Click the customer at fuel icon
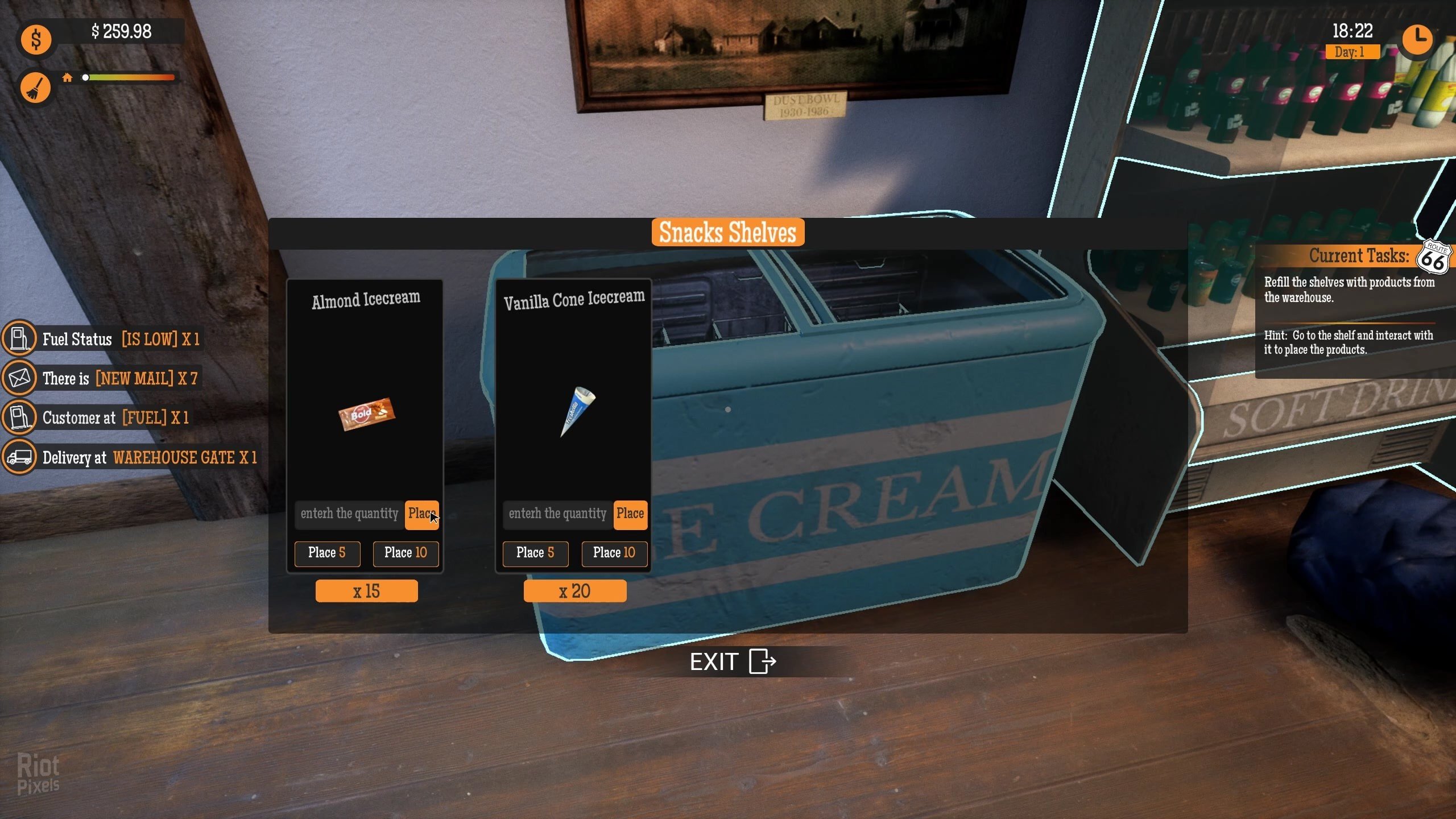This screenshot has height=819, width=1456. click(x=19, y=417)
